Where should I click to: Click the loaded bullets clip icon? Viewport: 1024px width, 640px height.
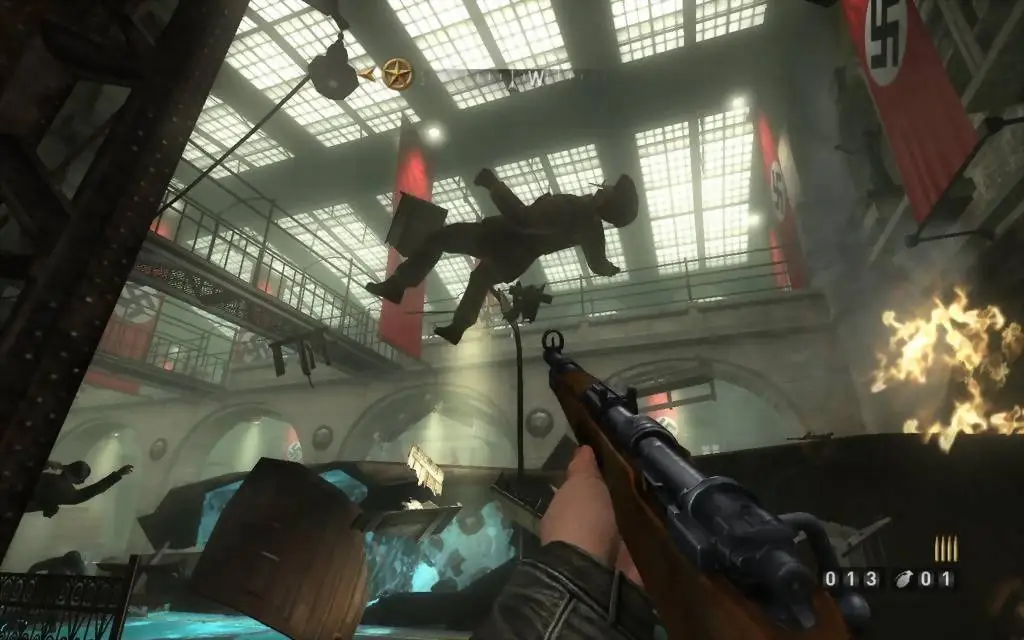(945, 548)
